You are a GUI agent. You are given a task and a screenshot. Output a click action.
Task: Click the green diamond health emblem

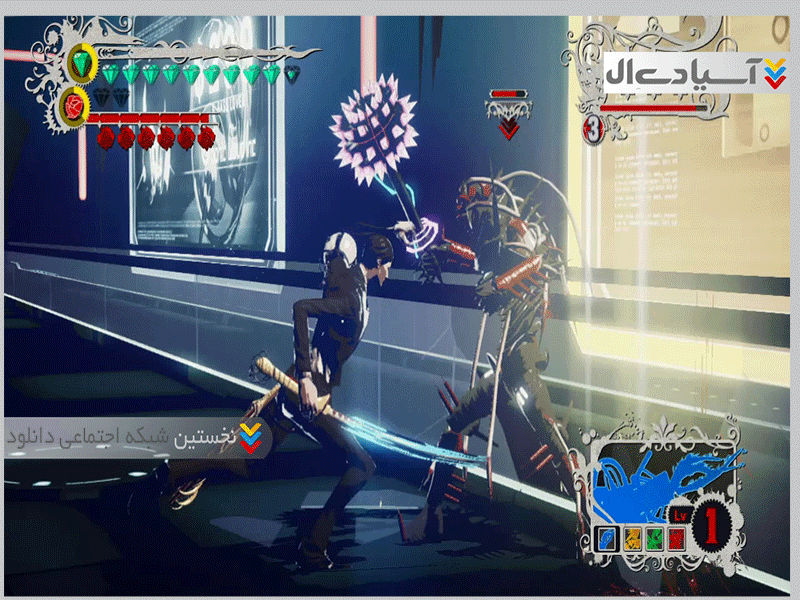tap(82, 65)
